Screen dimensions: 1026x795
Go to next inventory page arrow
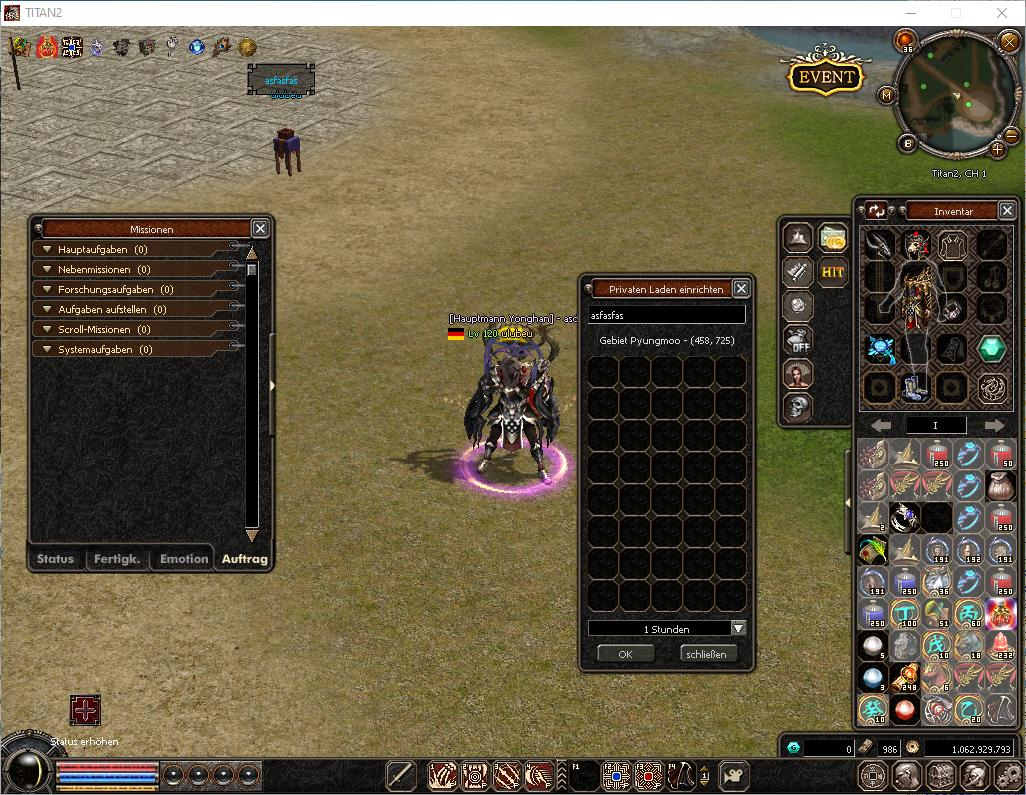coord(994,425)
